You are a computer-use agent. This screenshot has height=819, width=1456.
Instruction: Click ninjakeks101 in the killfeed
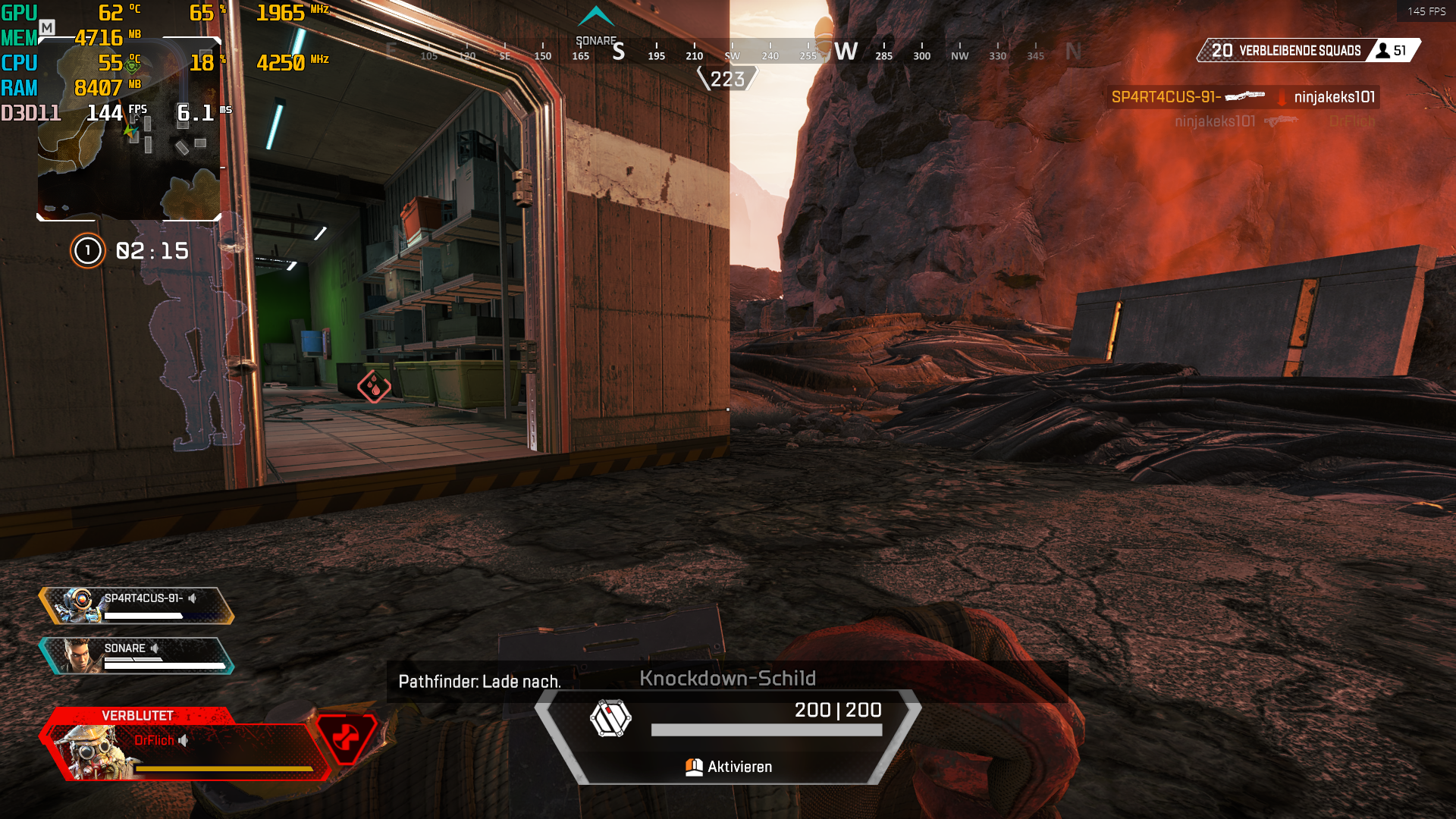(x=1335, y=97)
